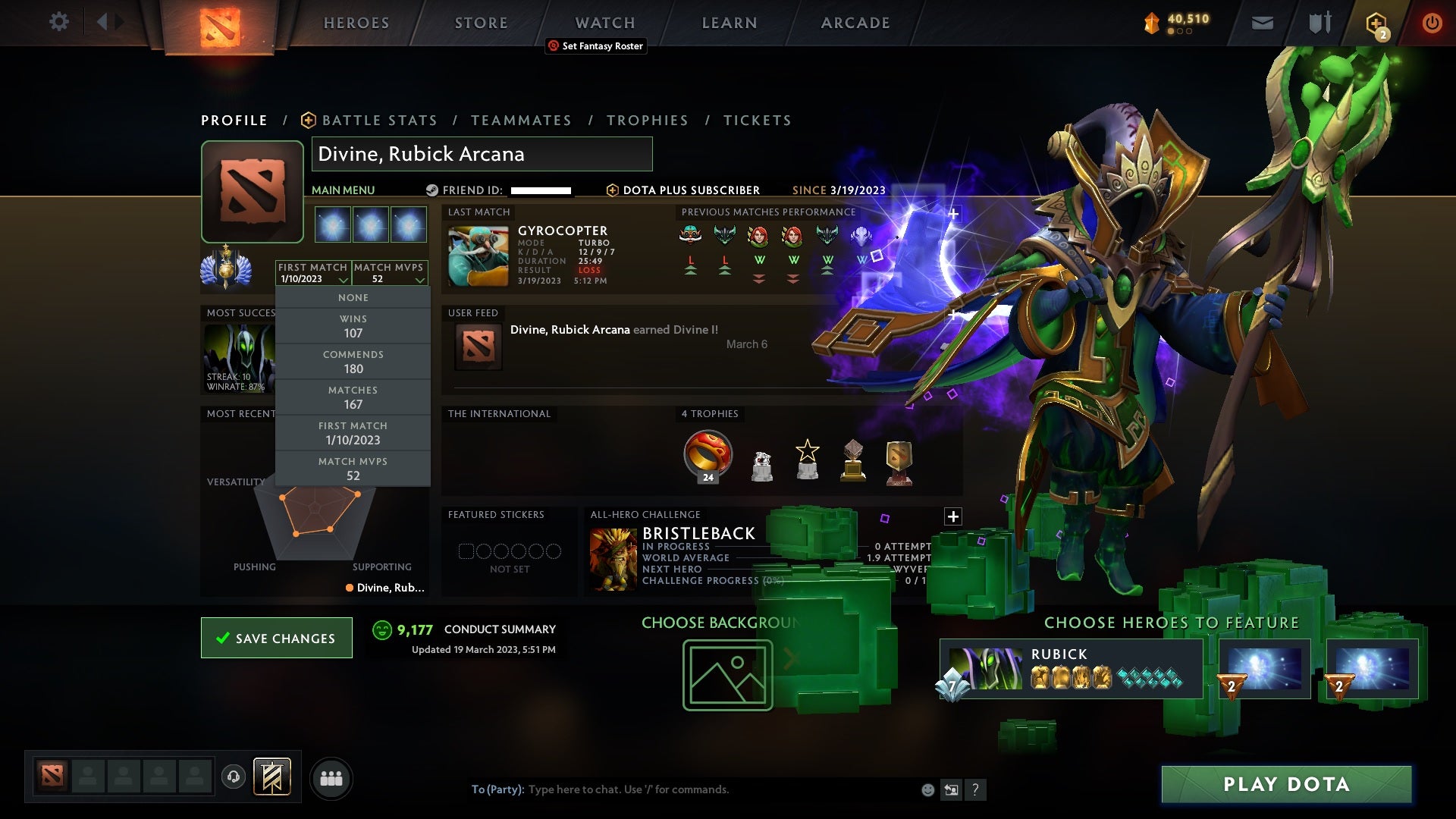Click the power exit icon

1432,22
